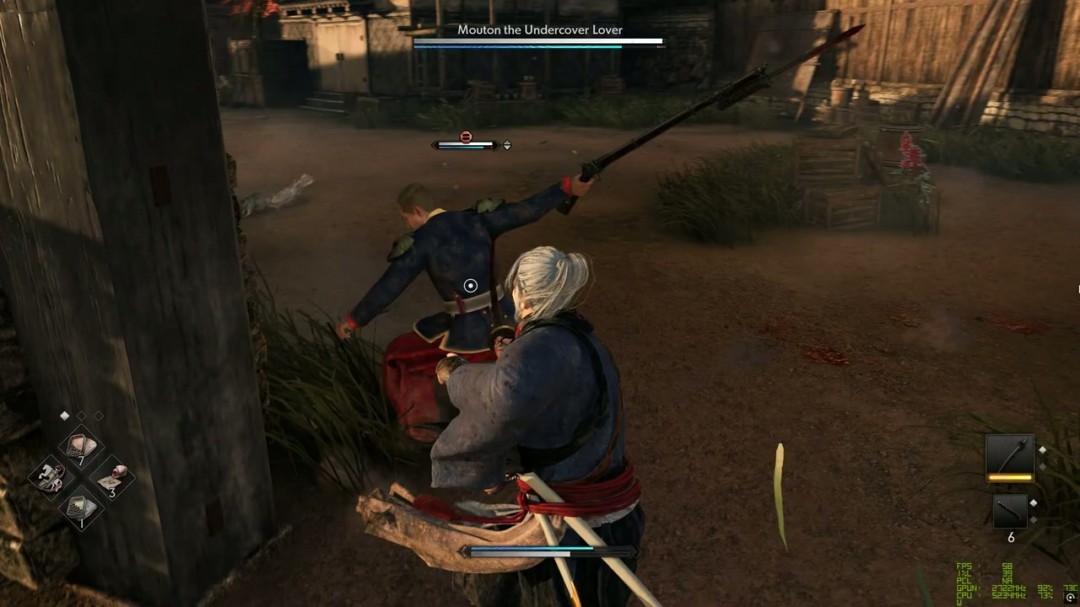Select the medicinal pill slot with count 7
The image size is (1080, 607).
tap(80, 447)
